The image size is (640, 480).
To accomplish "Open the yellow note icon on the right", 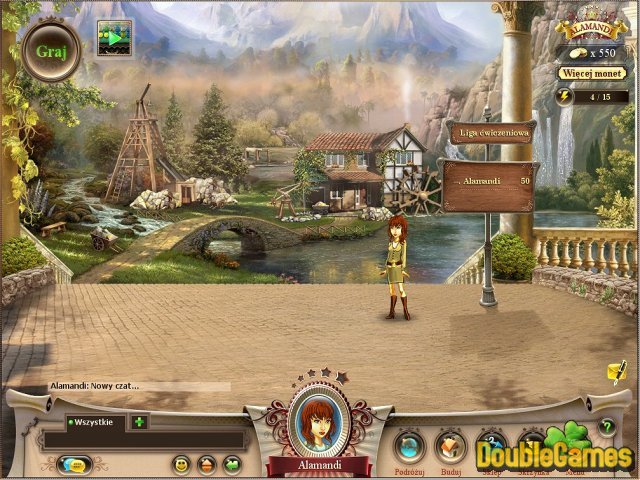I will click(616, 372).
